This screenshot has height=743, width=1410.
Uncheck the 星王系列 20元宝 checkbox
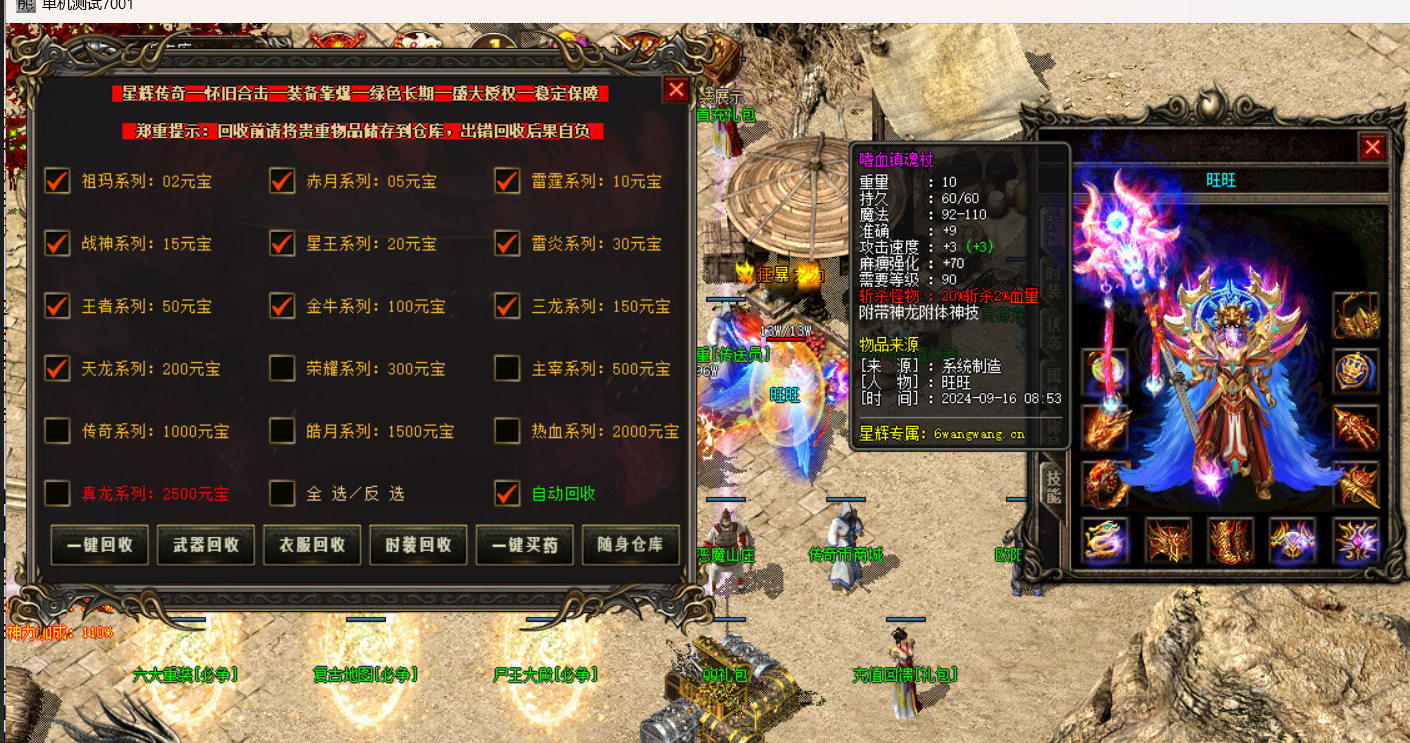(283, 243)
